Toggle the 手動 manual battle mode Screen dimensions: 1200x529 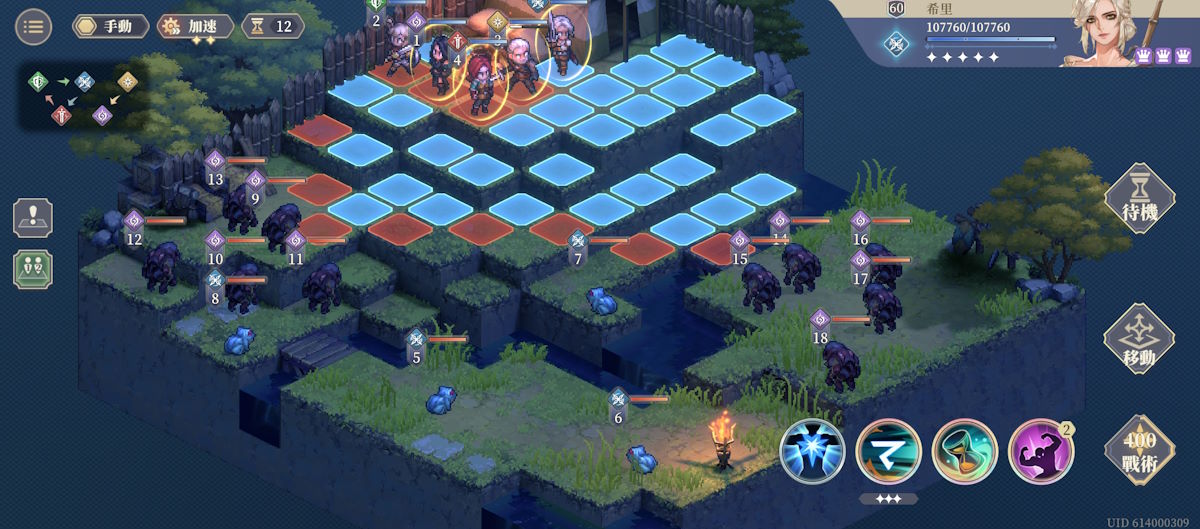[x=110, y=26]
